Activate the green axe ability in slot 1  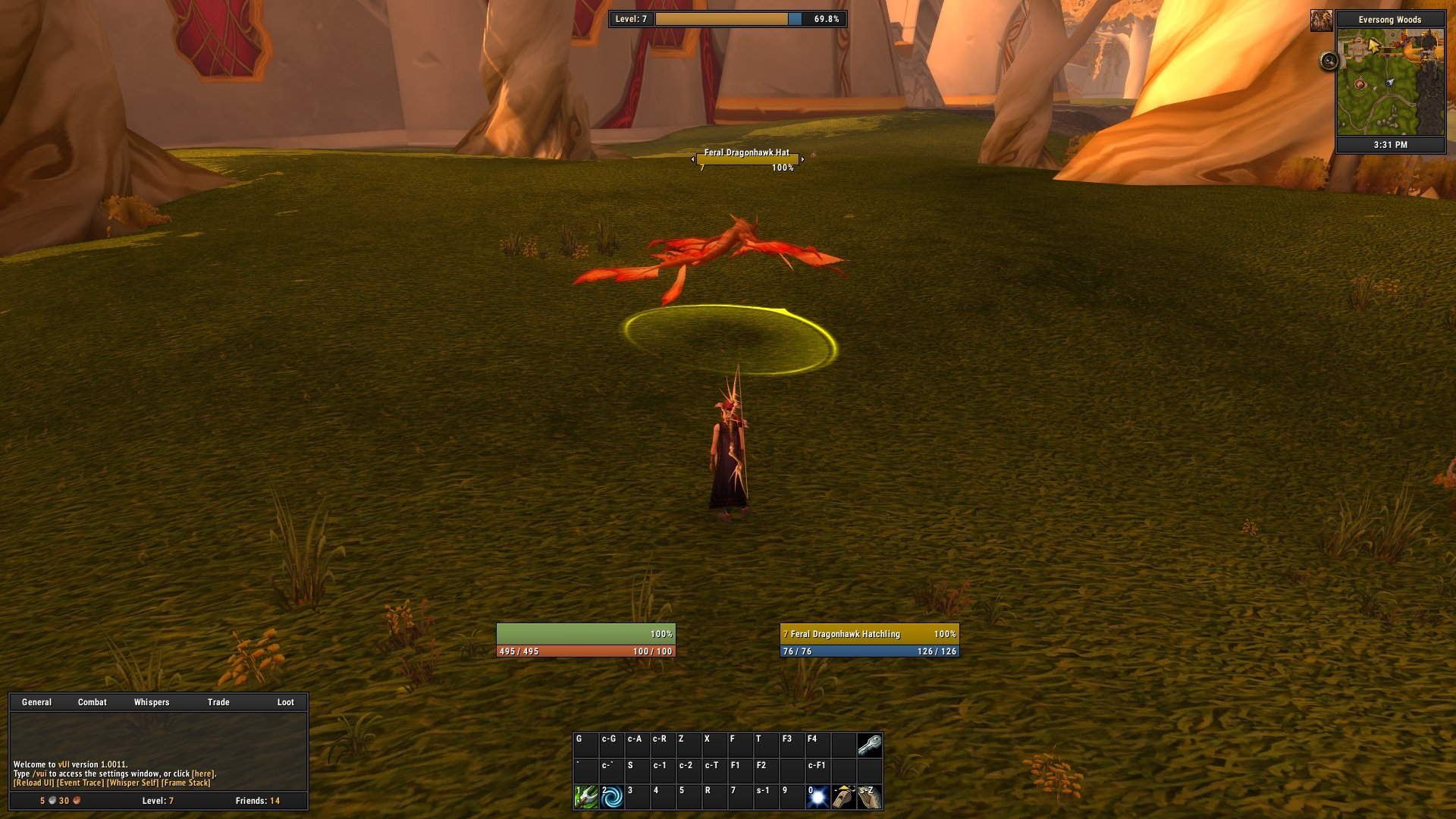click(586, 797)
